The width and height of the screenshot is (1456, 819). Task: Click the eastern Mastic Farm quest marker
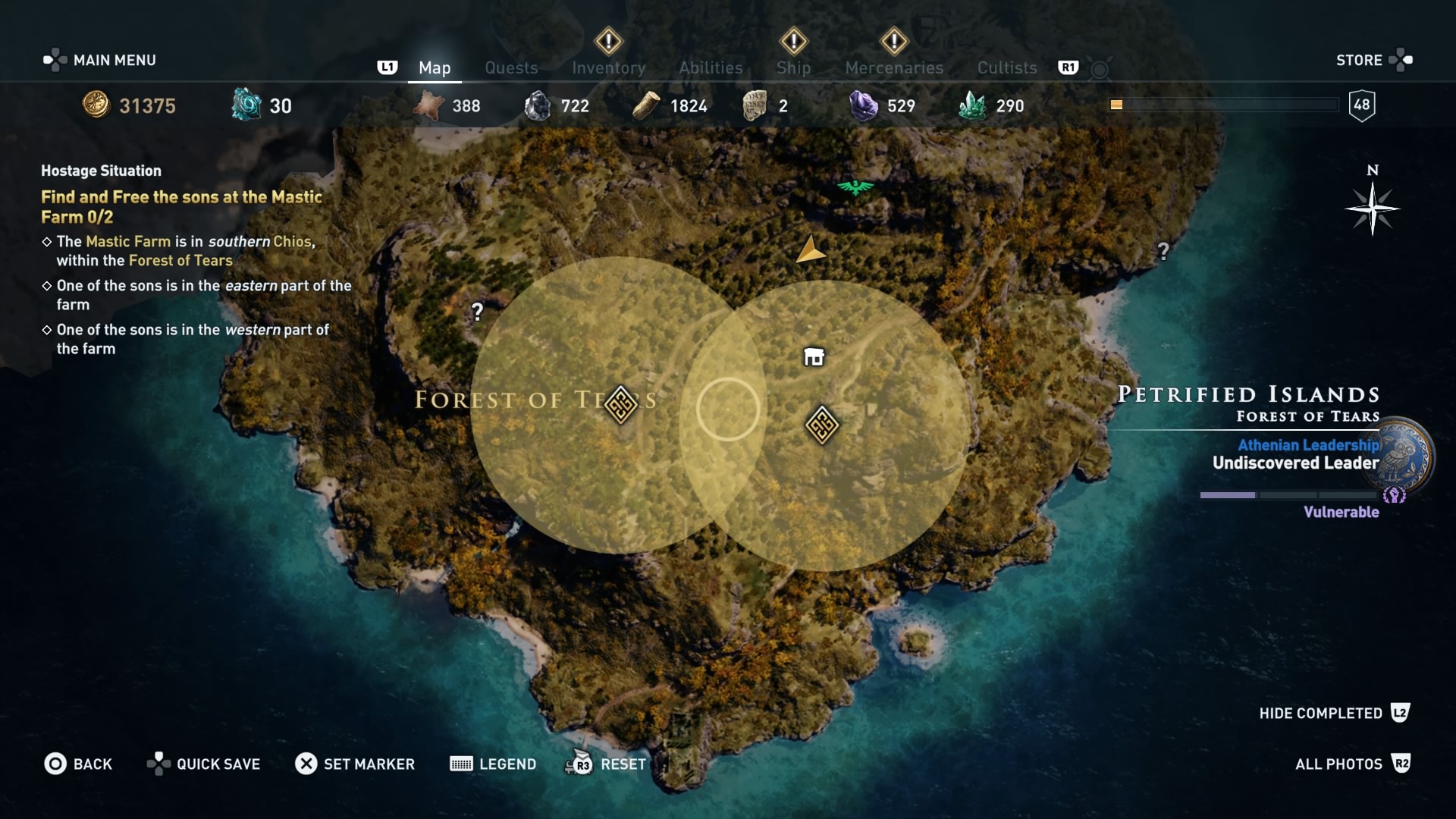click(822, 423)
